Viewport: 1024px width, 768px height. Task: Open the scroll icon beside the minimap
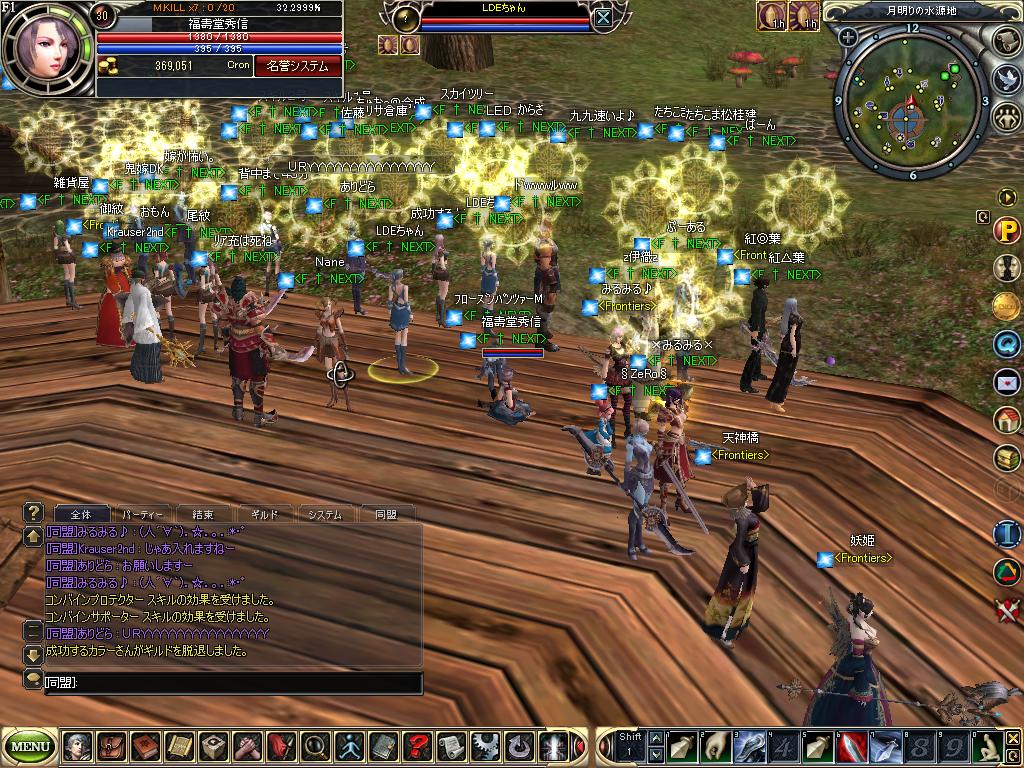(x=1007, y=41)
